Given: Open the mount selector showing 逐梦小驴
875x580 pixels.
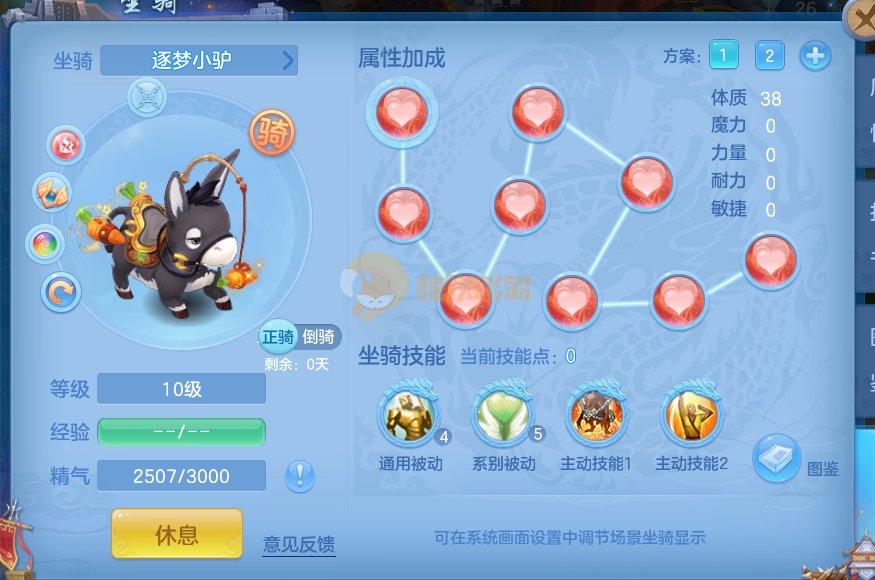Looking at the screenshot, I should pyautogui.click(x=199, y=60).
